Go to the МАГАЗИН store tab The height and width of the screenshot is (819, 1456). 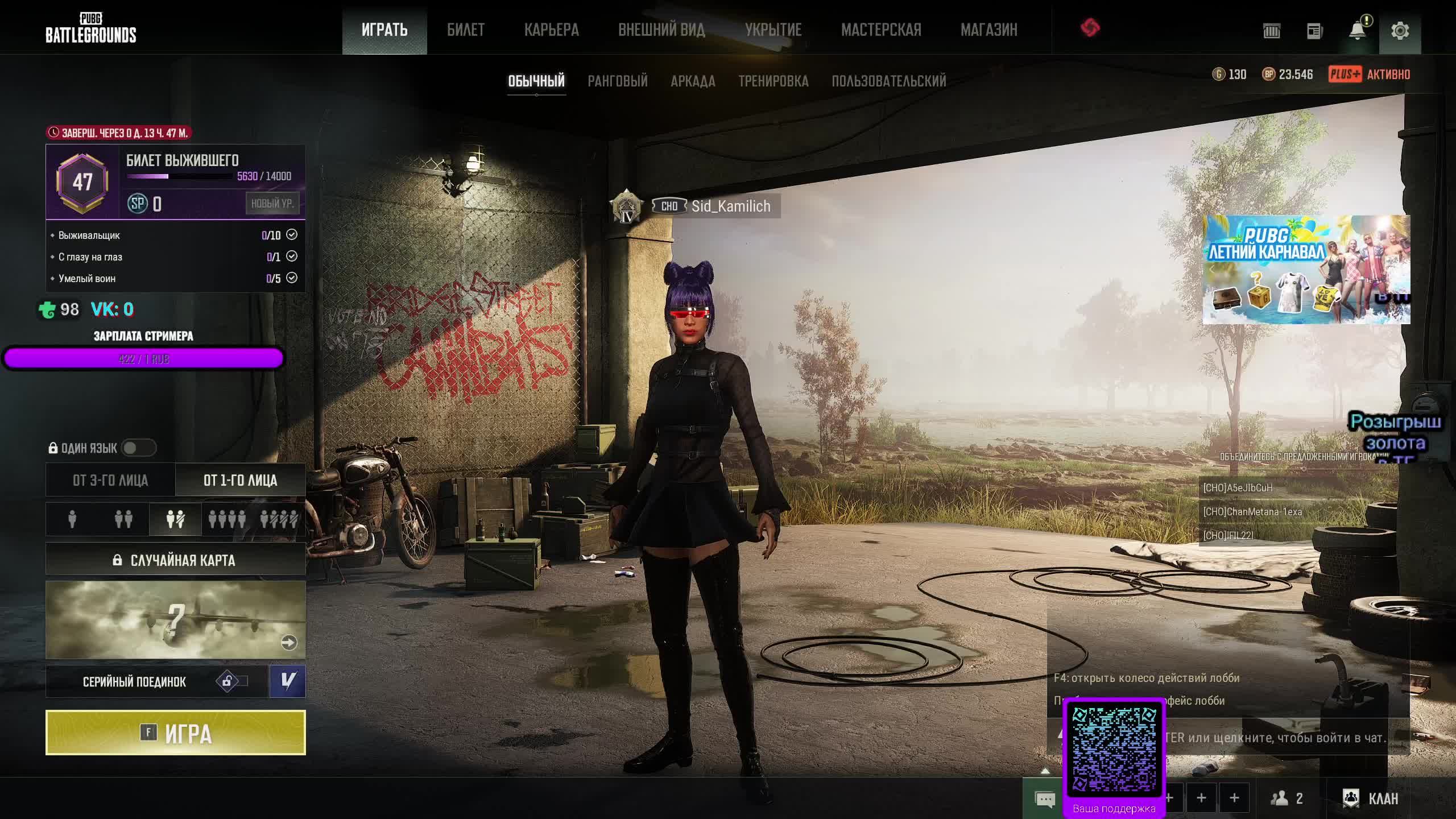[988, 30]
